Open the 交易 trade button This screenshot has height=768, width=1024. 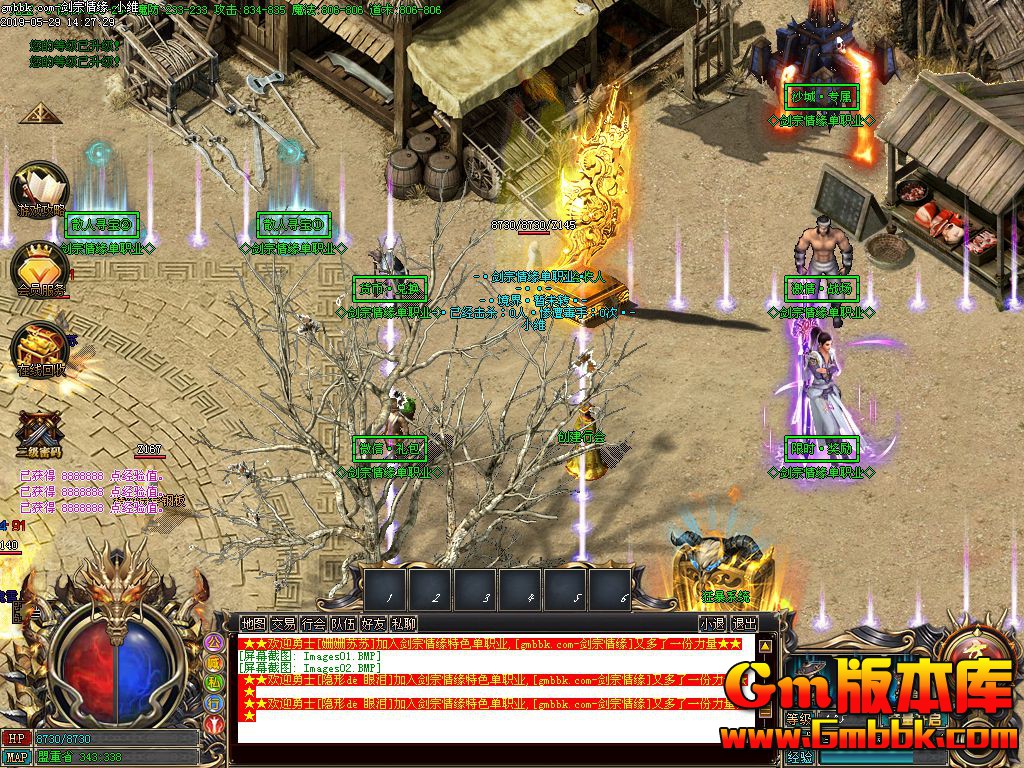[284, 623]
